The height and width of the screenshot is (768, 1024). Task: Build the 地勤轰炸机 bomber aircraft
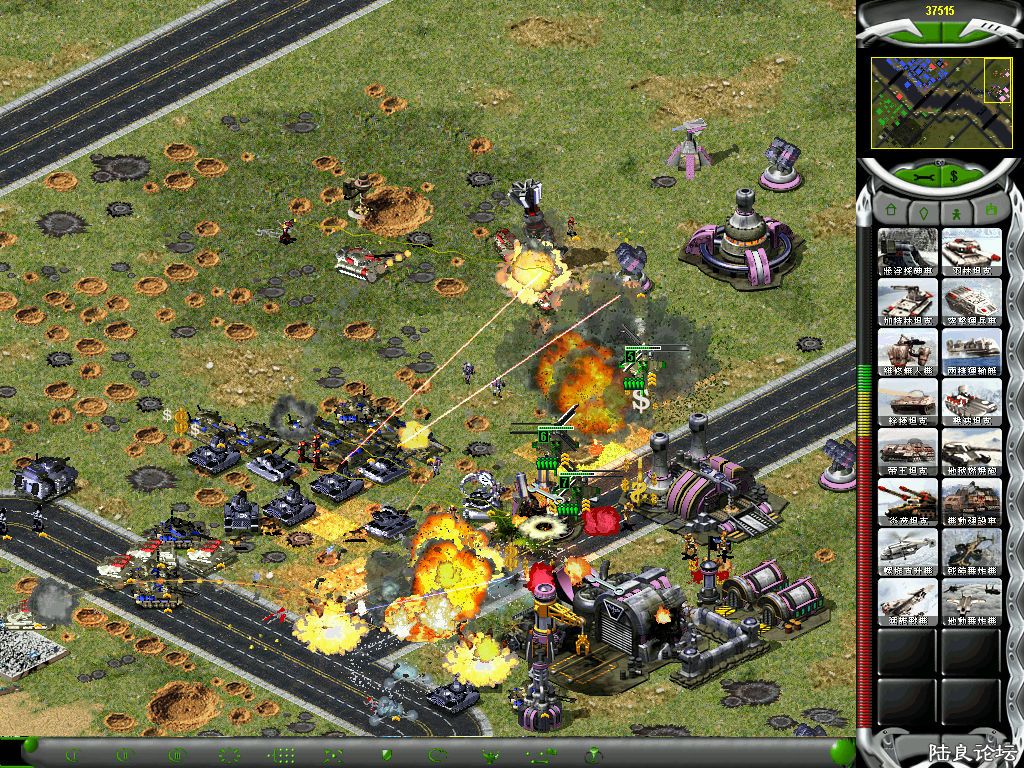click(972, 602)
